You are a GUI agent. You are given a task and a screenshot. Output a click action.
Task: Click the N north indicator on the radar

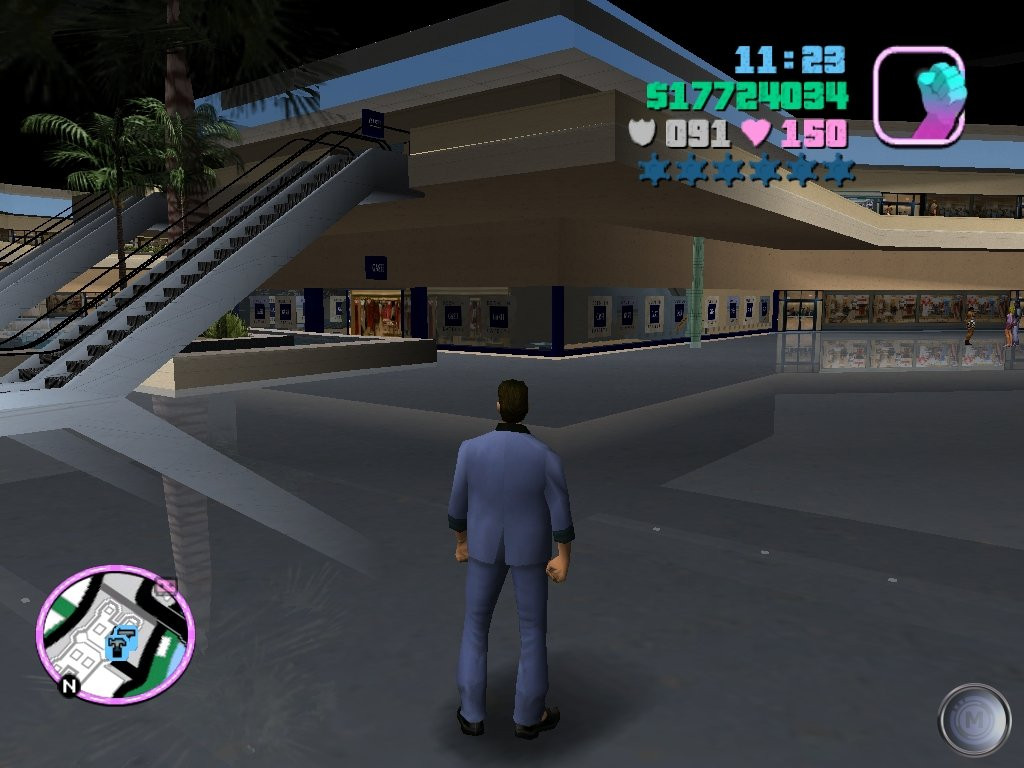[69, 687]
